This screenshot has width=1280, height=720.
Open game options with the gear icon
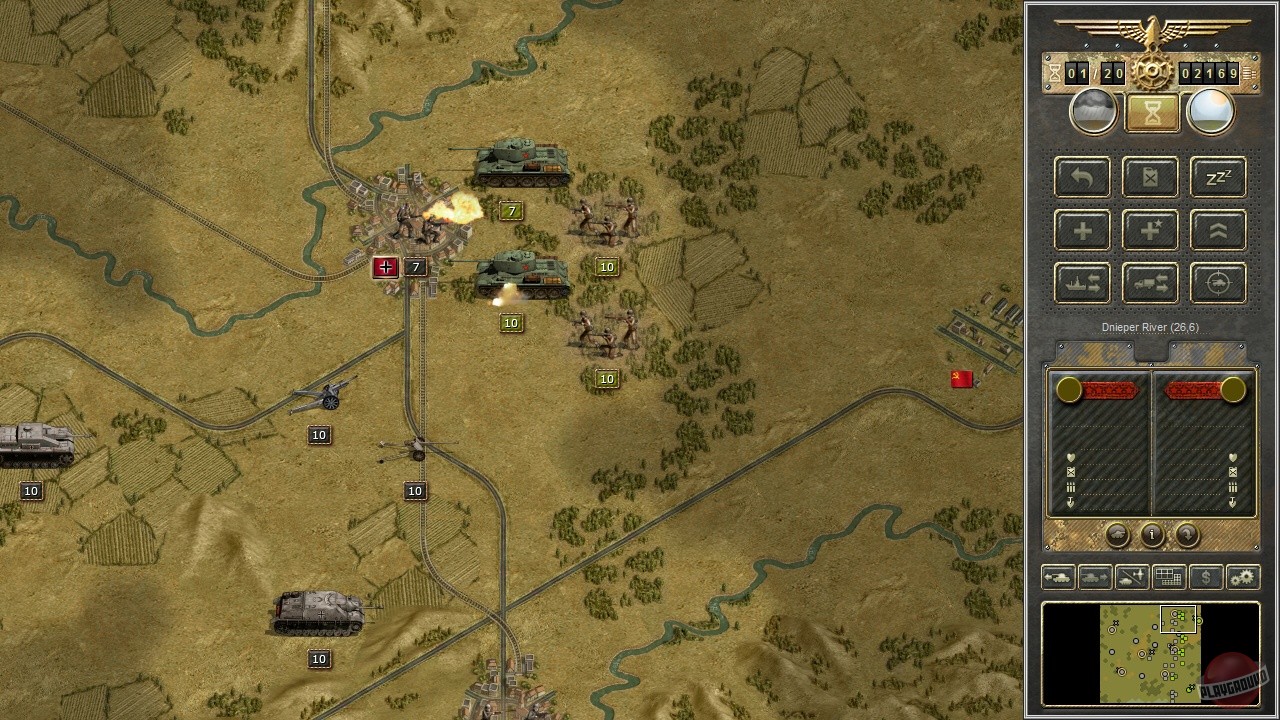click(x=1242, y=577)
